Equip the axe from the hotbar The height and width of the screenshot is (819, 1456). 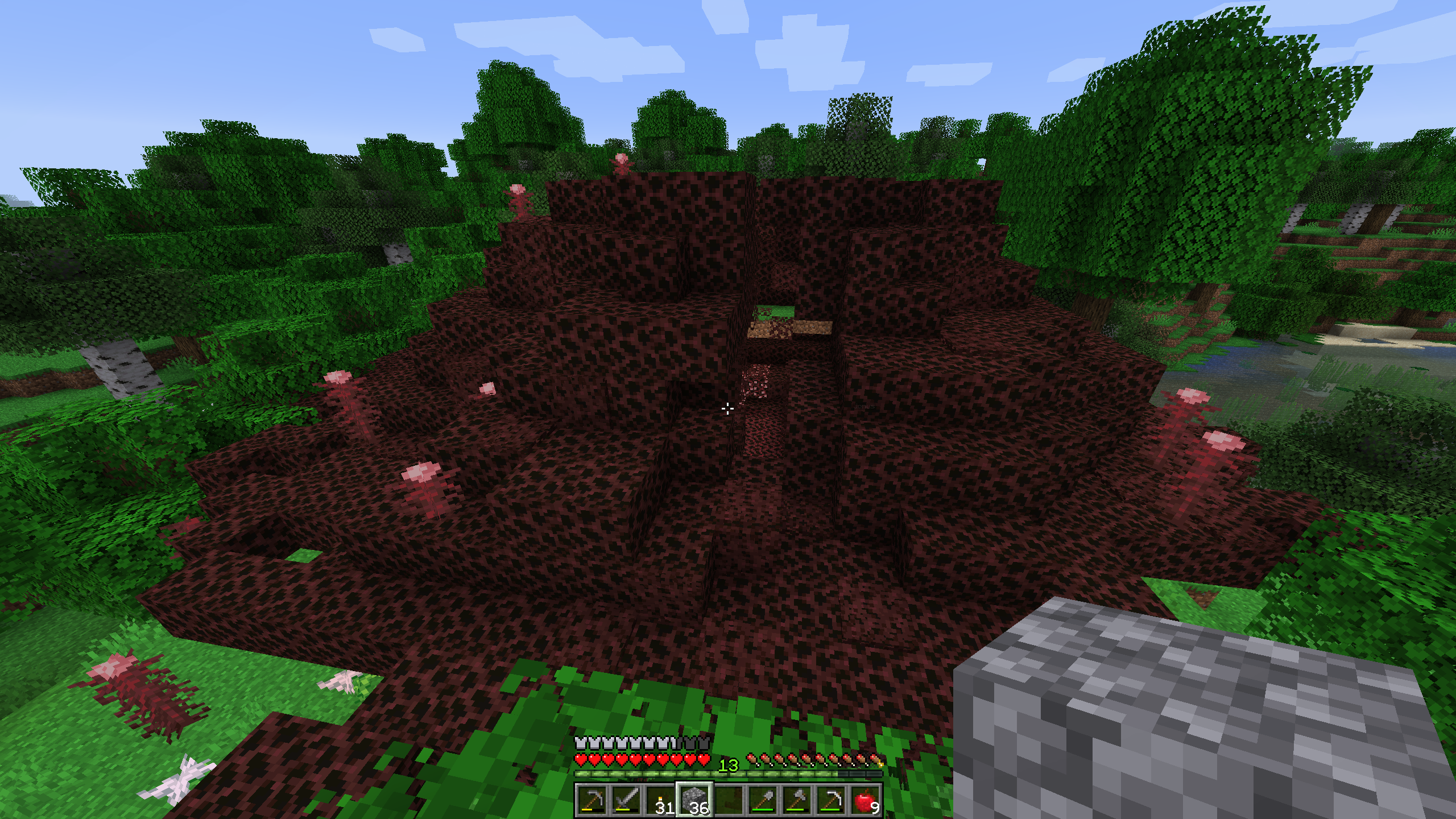(797, 800)
